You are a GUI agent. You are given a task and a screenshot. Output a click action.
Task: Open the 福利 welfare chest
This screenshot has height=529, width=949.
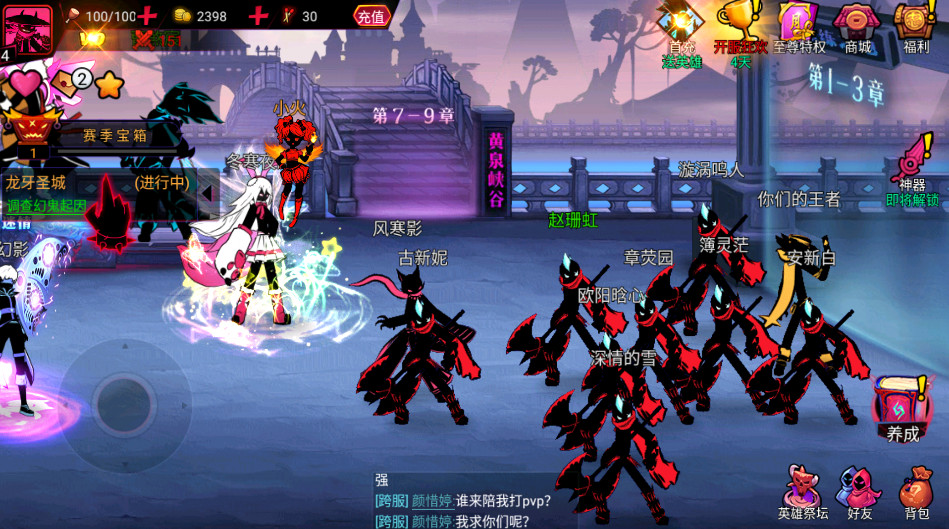point(915,30)
